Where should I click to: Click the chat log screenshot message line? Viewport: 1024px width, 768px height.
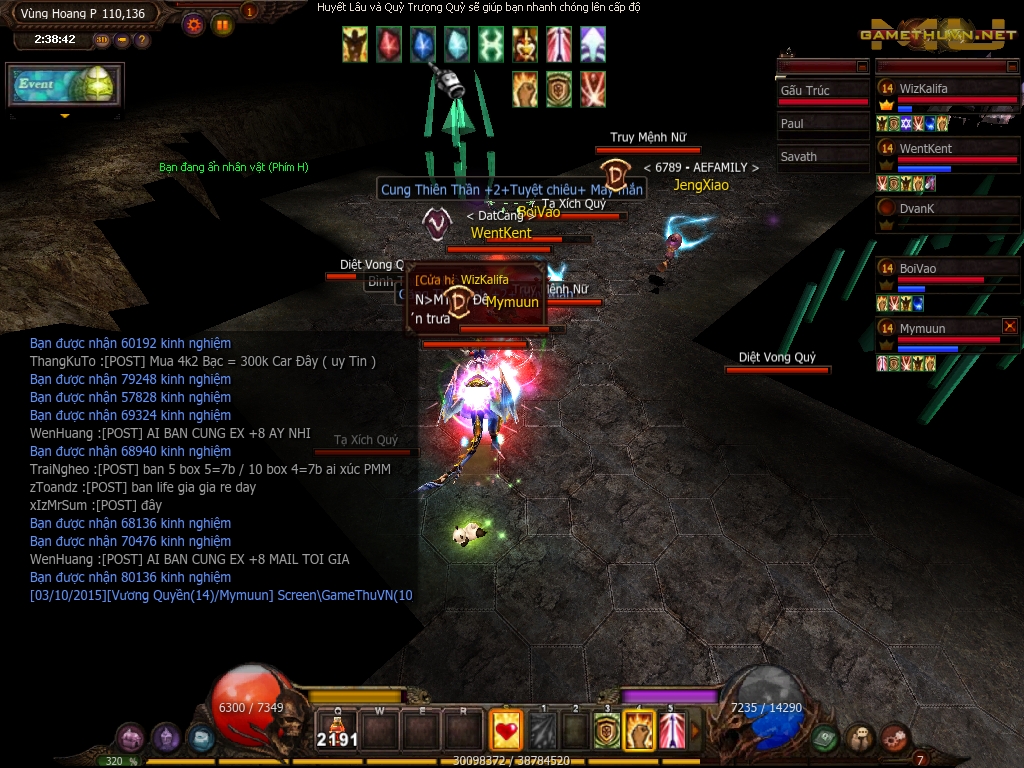[221, 595]
